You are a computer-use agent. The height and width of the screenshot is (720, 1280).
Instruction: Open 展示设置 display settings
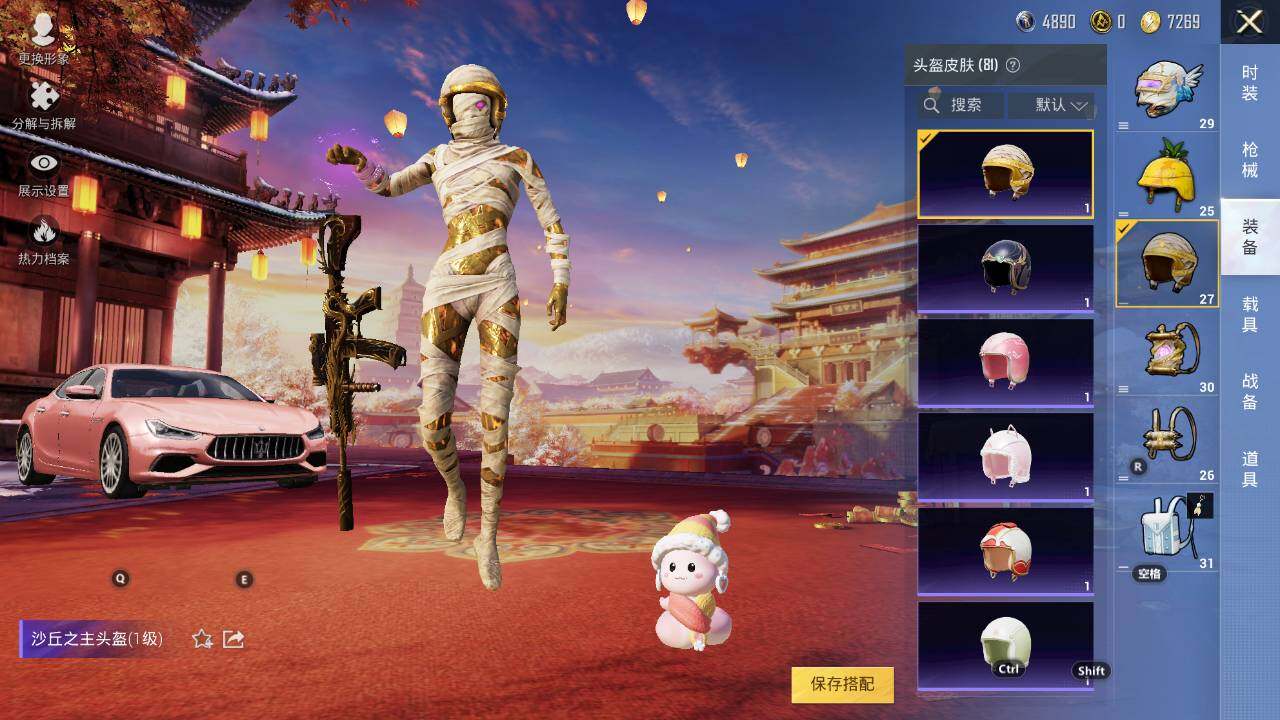pyautogui.click(x=44, y=172)
